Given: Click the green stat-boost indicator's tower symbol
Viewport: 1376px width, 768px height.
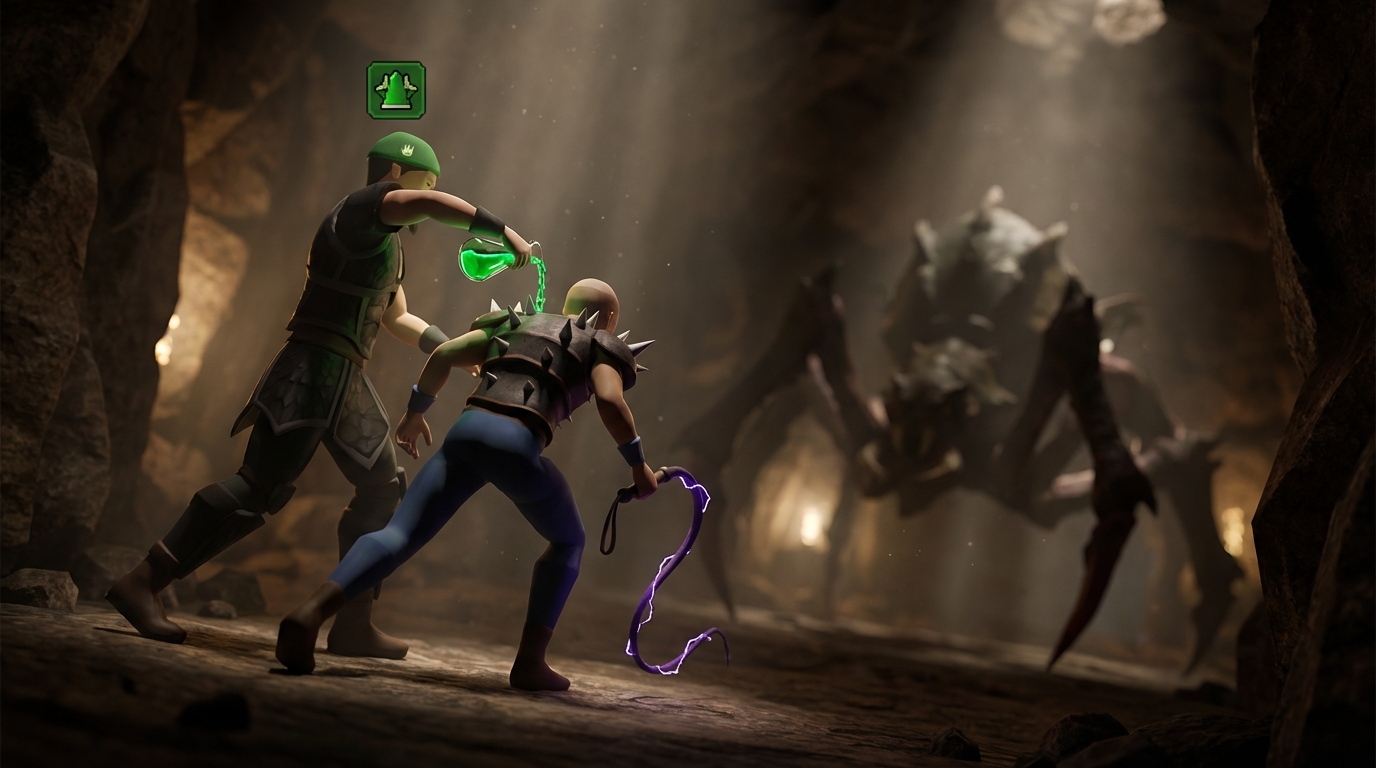Looking at the screenshot, I should coord(394,89).
